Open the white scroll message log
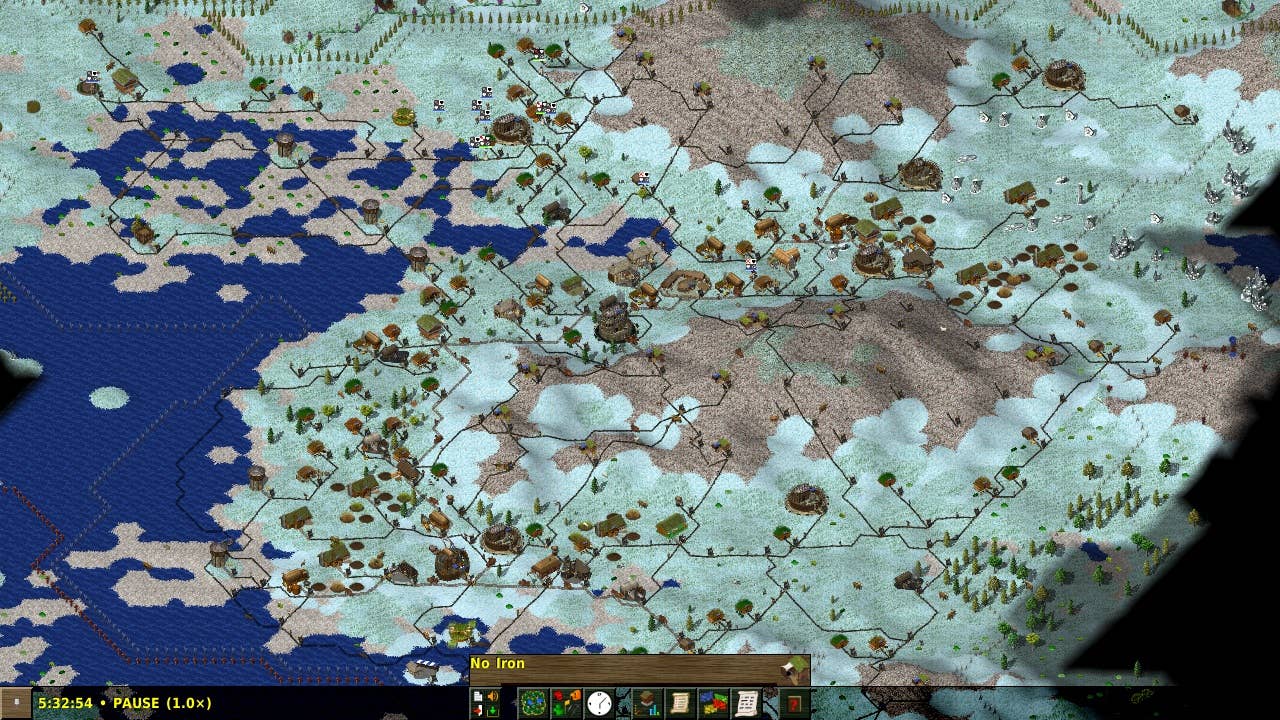 (747, 702)
